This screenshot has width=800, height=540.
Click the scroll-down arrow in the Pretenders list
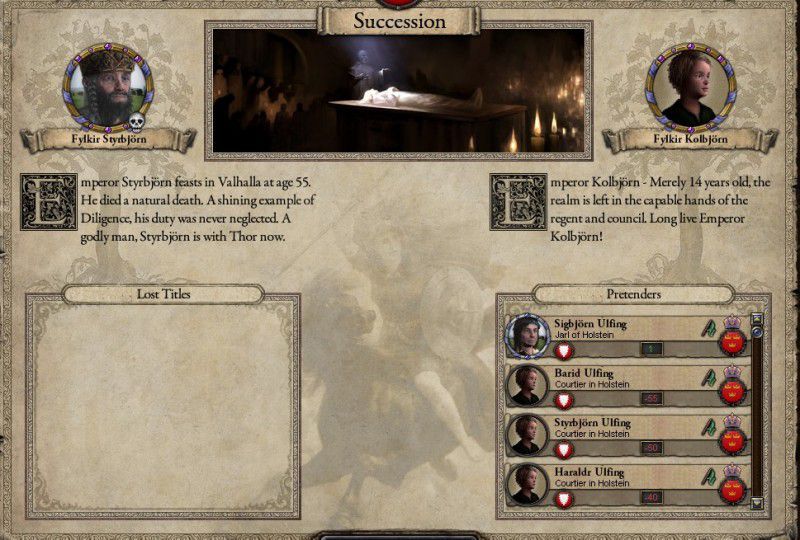pos(757,503)
